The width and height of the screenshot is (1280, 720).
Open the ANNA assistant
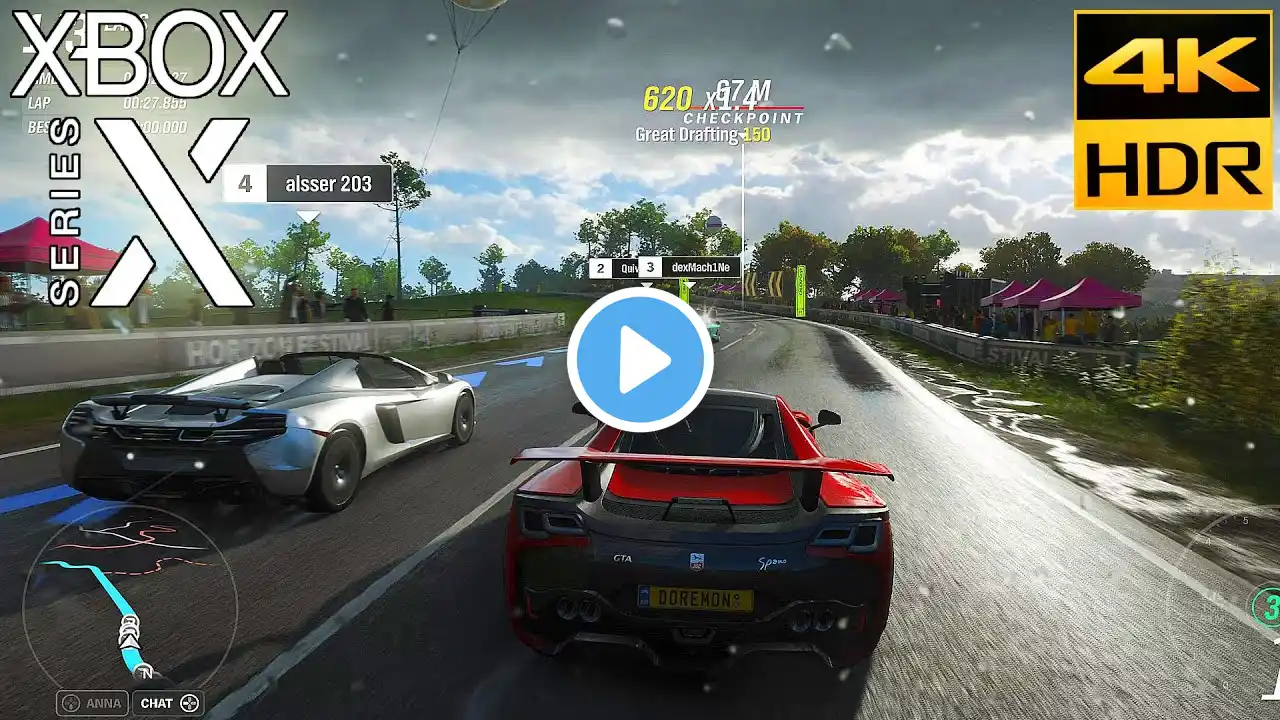[93, 703]
